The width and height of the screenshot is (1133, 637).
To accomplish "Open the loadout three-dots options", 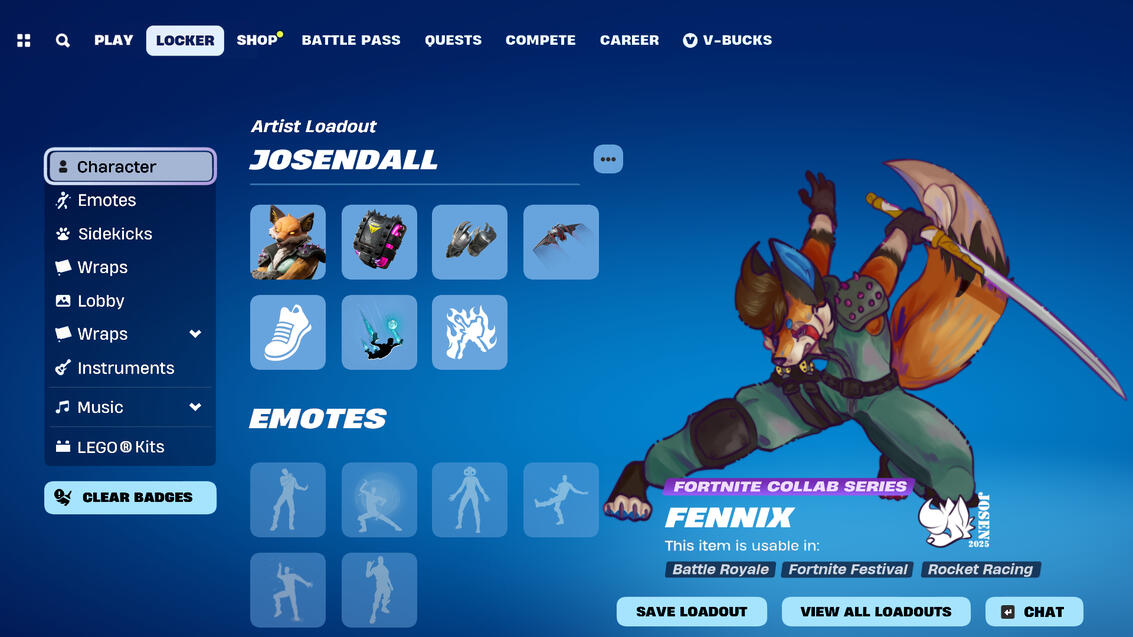I will coord(608,159).
